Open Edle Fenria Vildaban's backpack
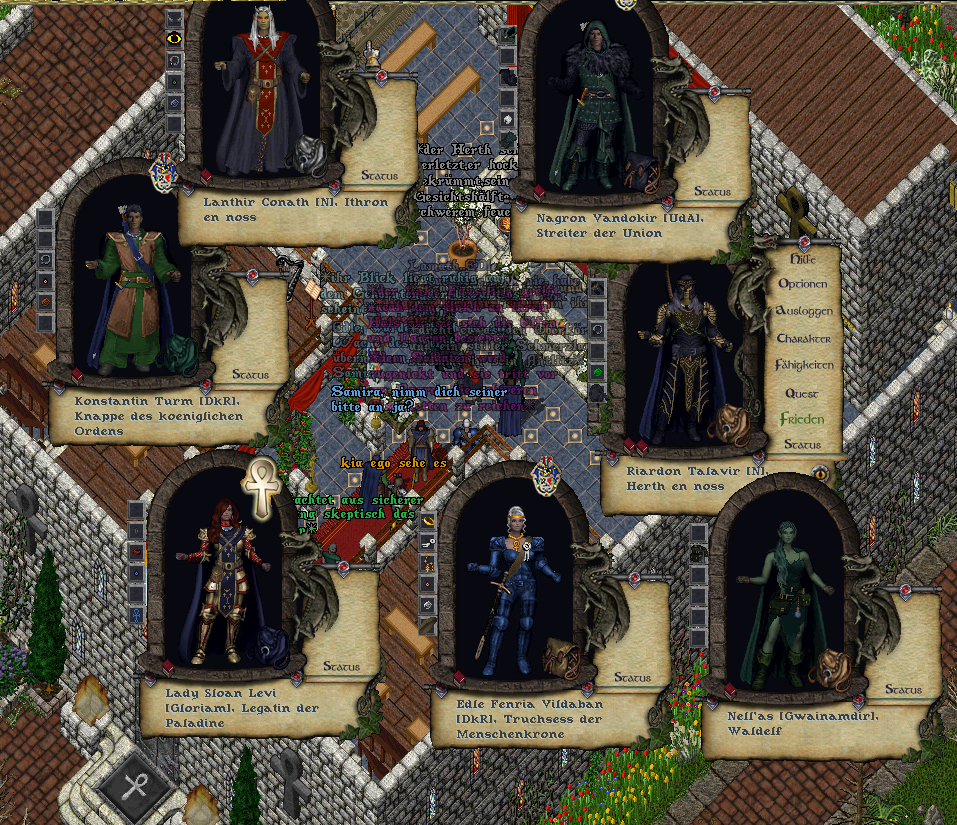The height and width of the screenshot is (825, 957). [559, 659]
